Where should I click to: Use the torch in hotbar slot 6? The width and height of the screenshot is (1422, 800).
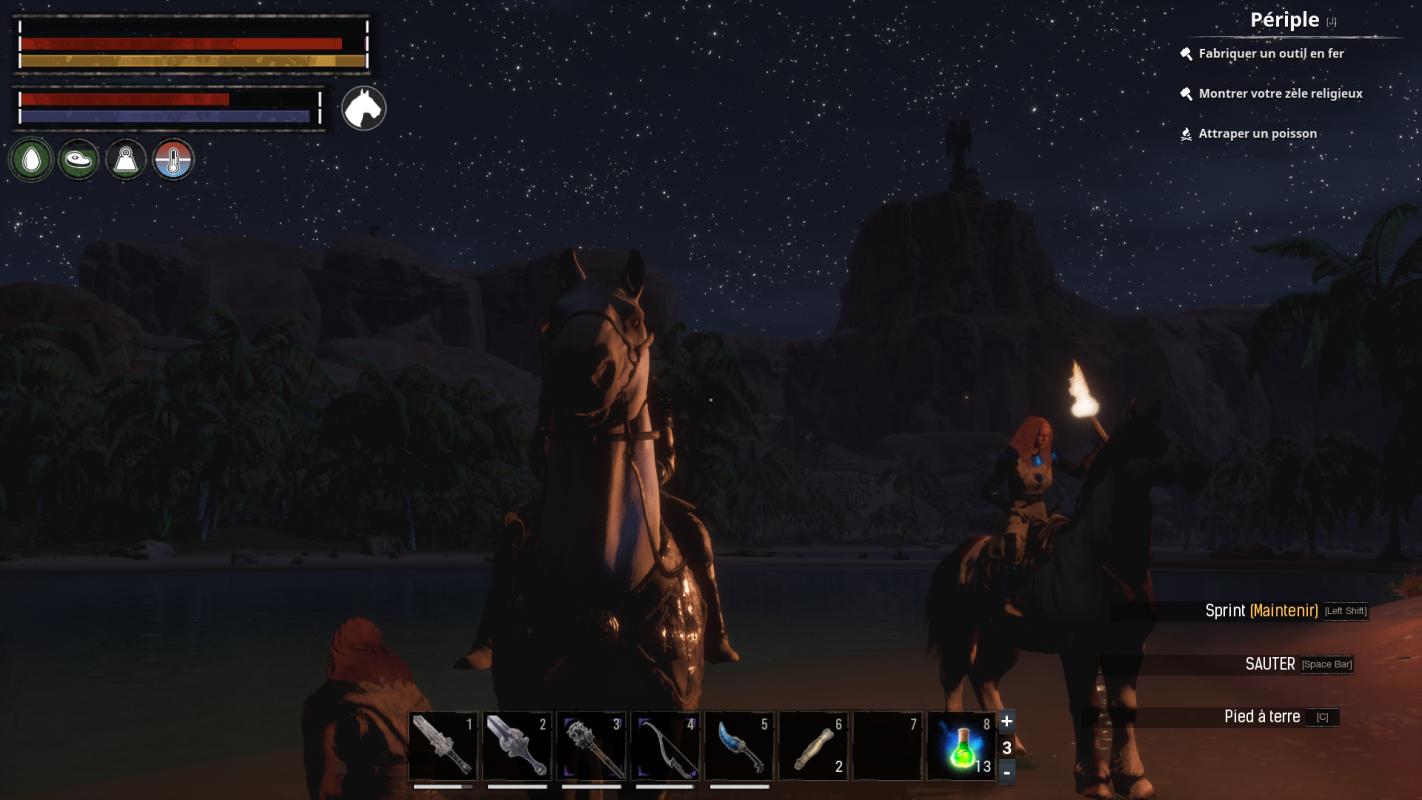point(813,745)
